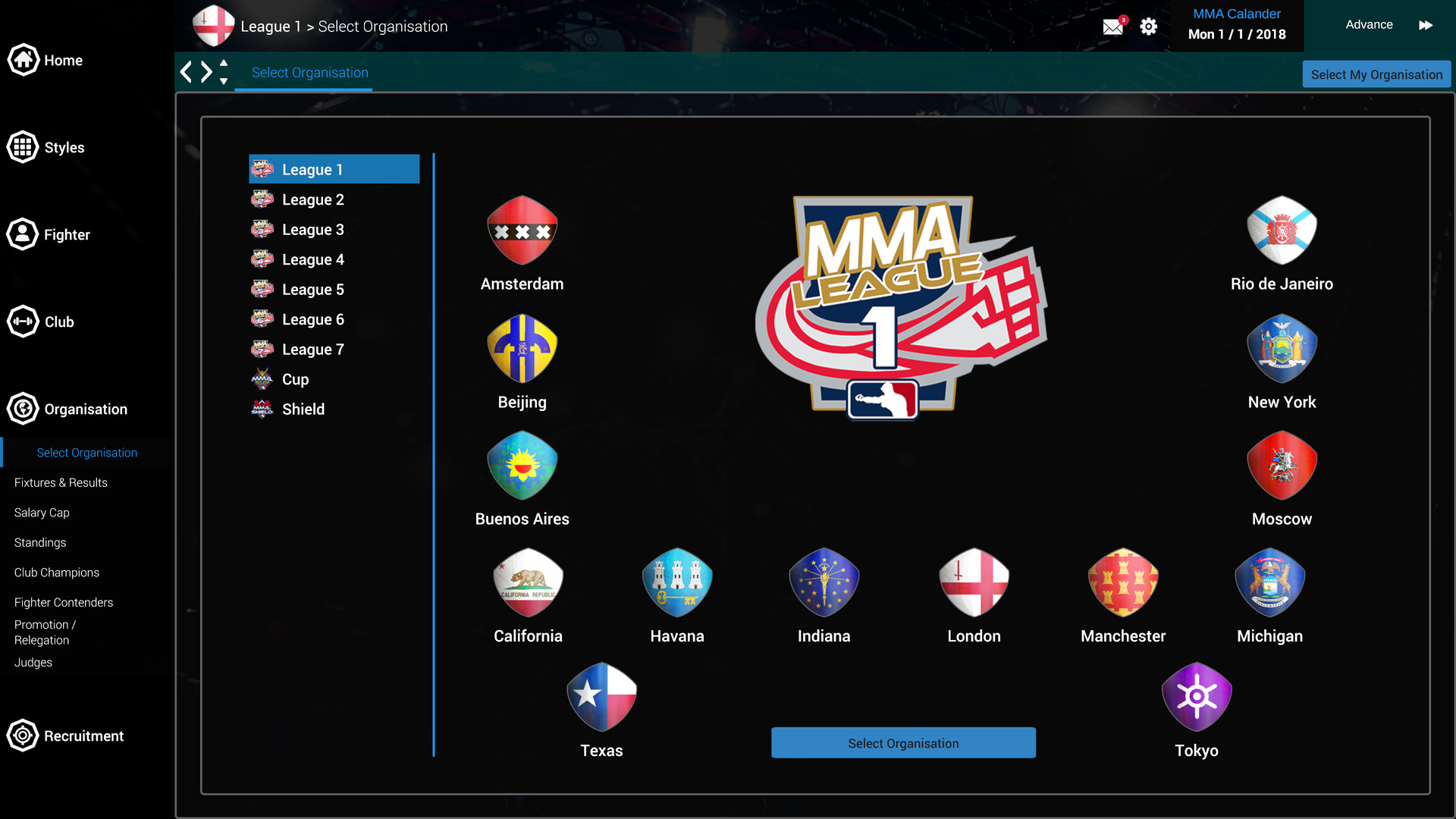This screenshot has height=819, width=1456.
Task: Choose the Texas team badge
Action: pos(601,696)
